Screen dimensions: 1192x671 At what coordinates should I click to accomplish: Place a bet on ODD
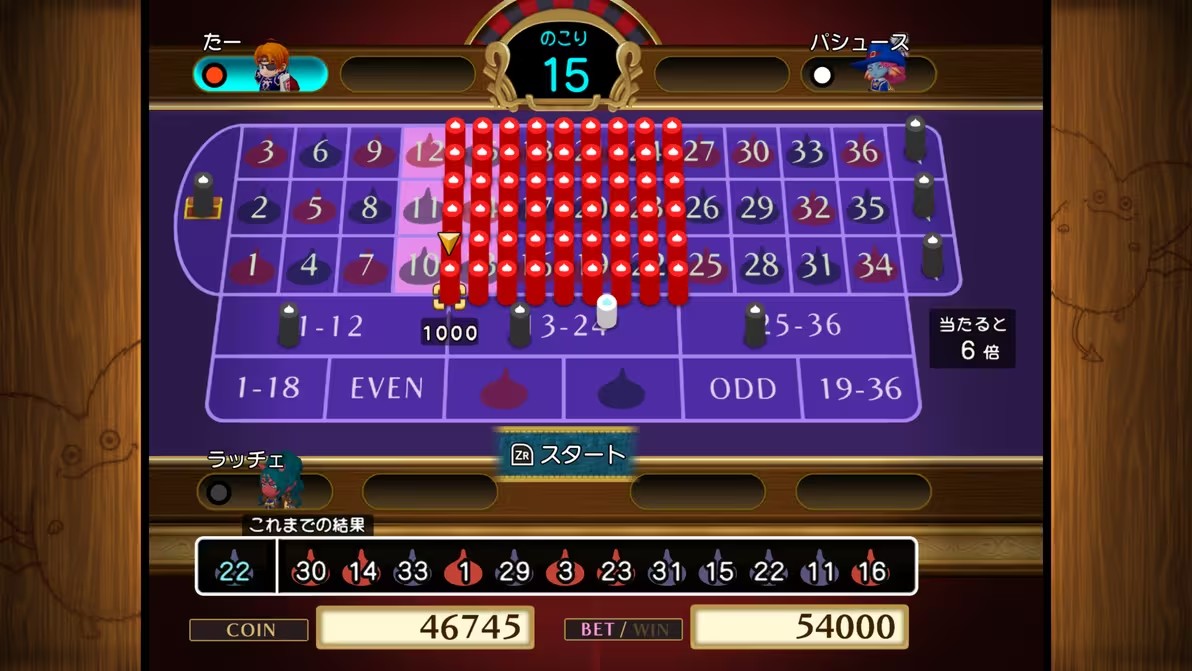tap(742, 388)
